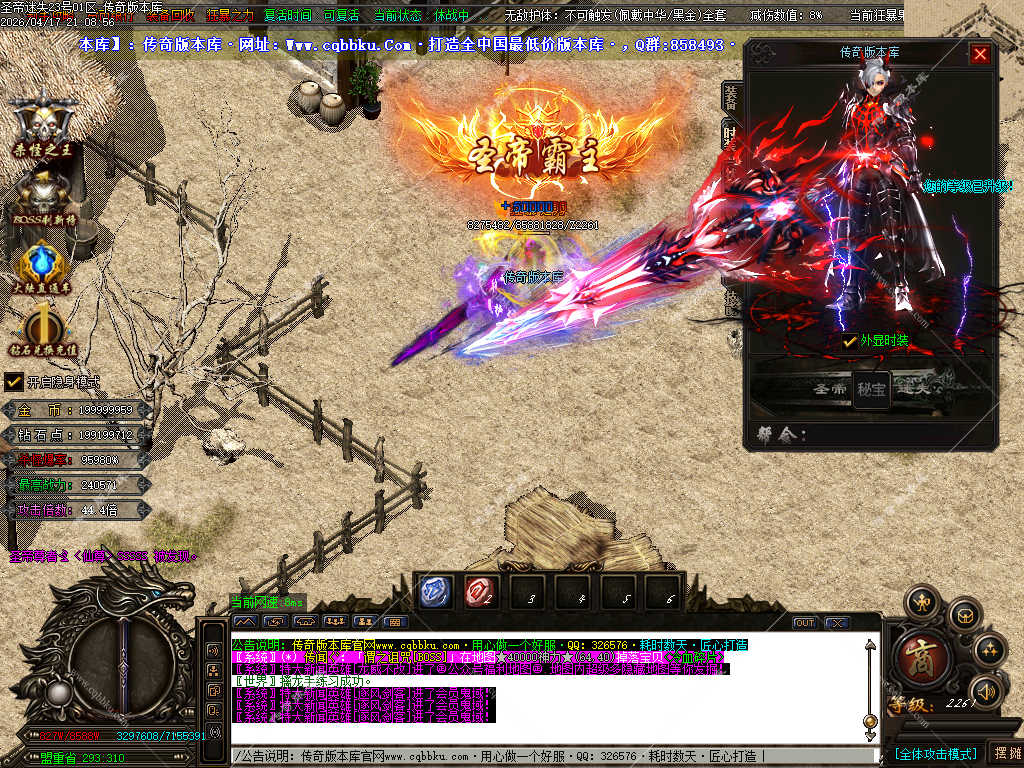The width and height of the screenshot is (1024, 768).
Task: Select the 秘宝 button in character panel
Action: 871,389
